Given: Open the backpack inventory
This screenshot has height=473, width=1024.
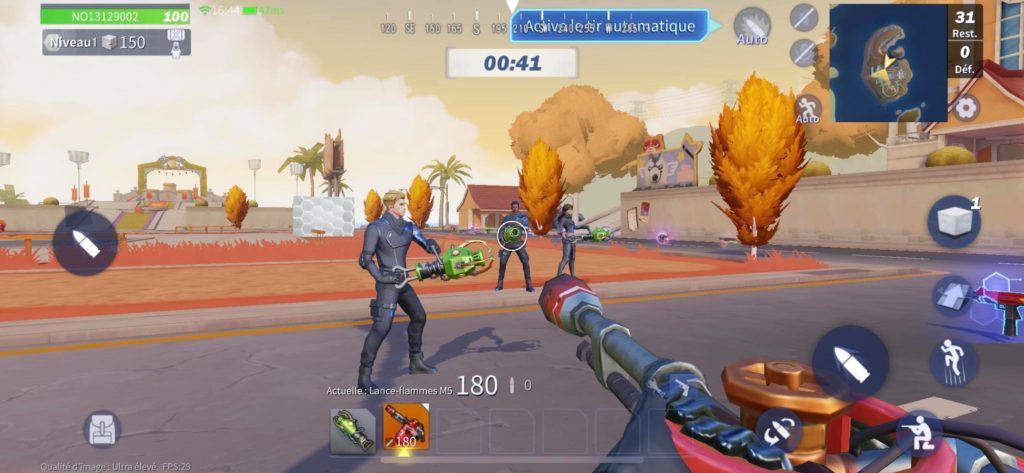Looking at the screenshot, I should 102,428.
